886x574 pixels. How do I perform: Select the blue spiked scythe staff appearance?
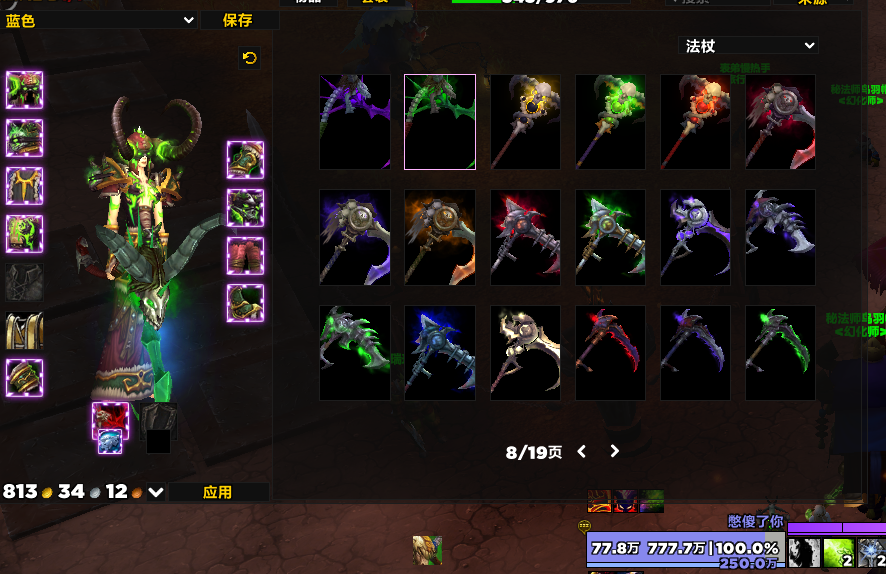click(440, 352)
